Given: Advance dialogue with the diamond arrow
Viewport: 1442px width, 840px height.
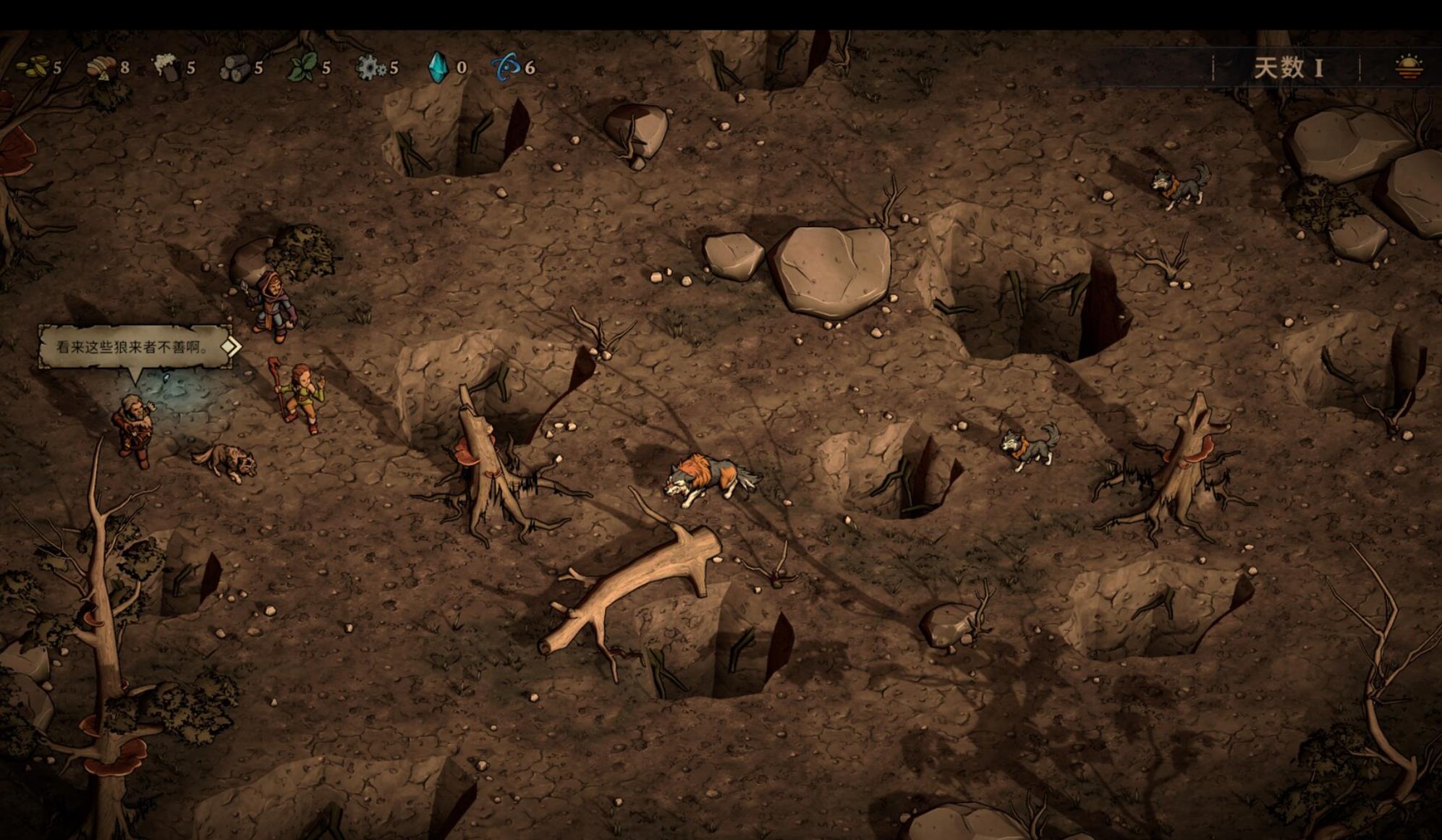Looking at the screenshot, I should click(230, 347).
